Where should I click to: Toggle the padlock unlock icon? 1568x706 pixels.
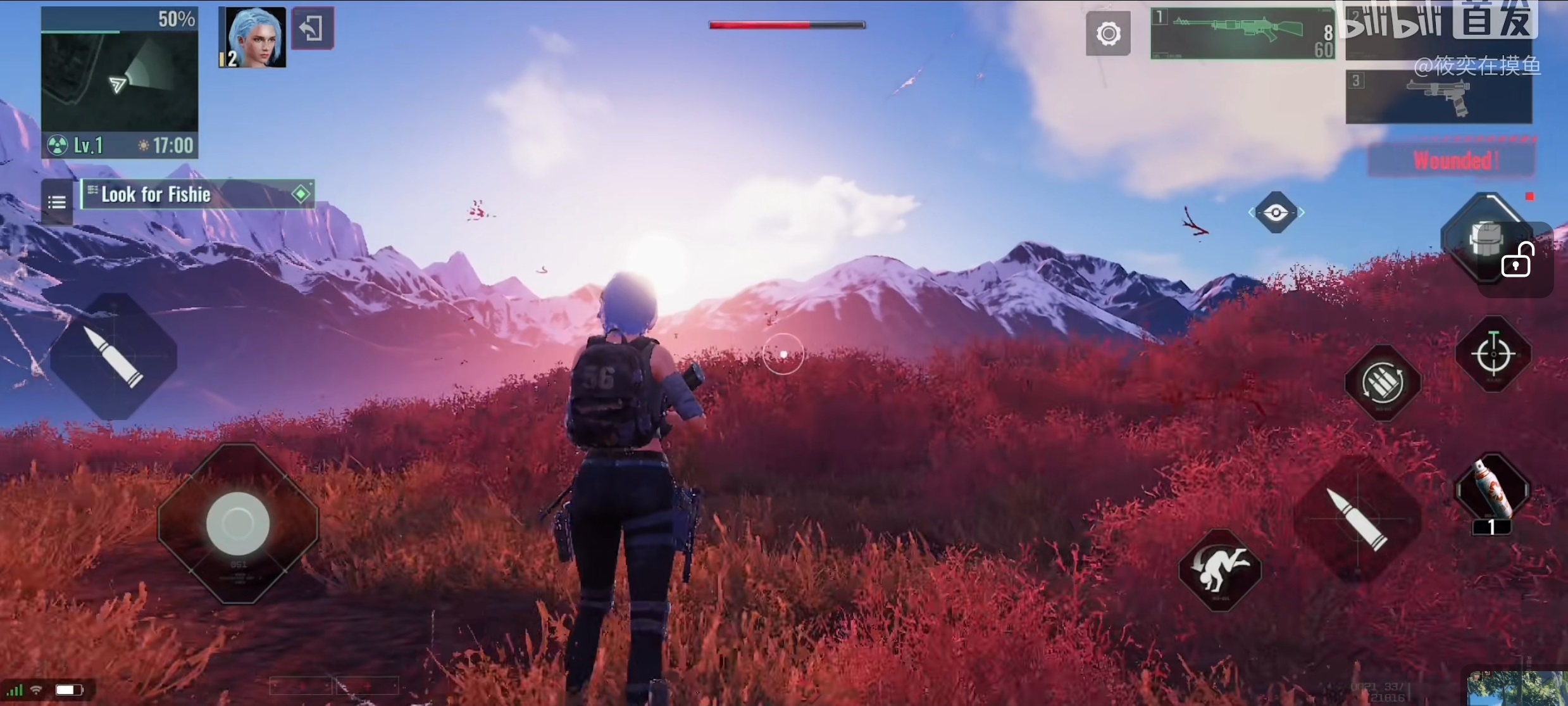[1517, 261]
